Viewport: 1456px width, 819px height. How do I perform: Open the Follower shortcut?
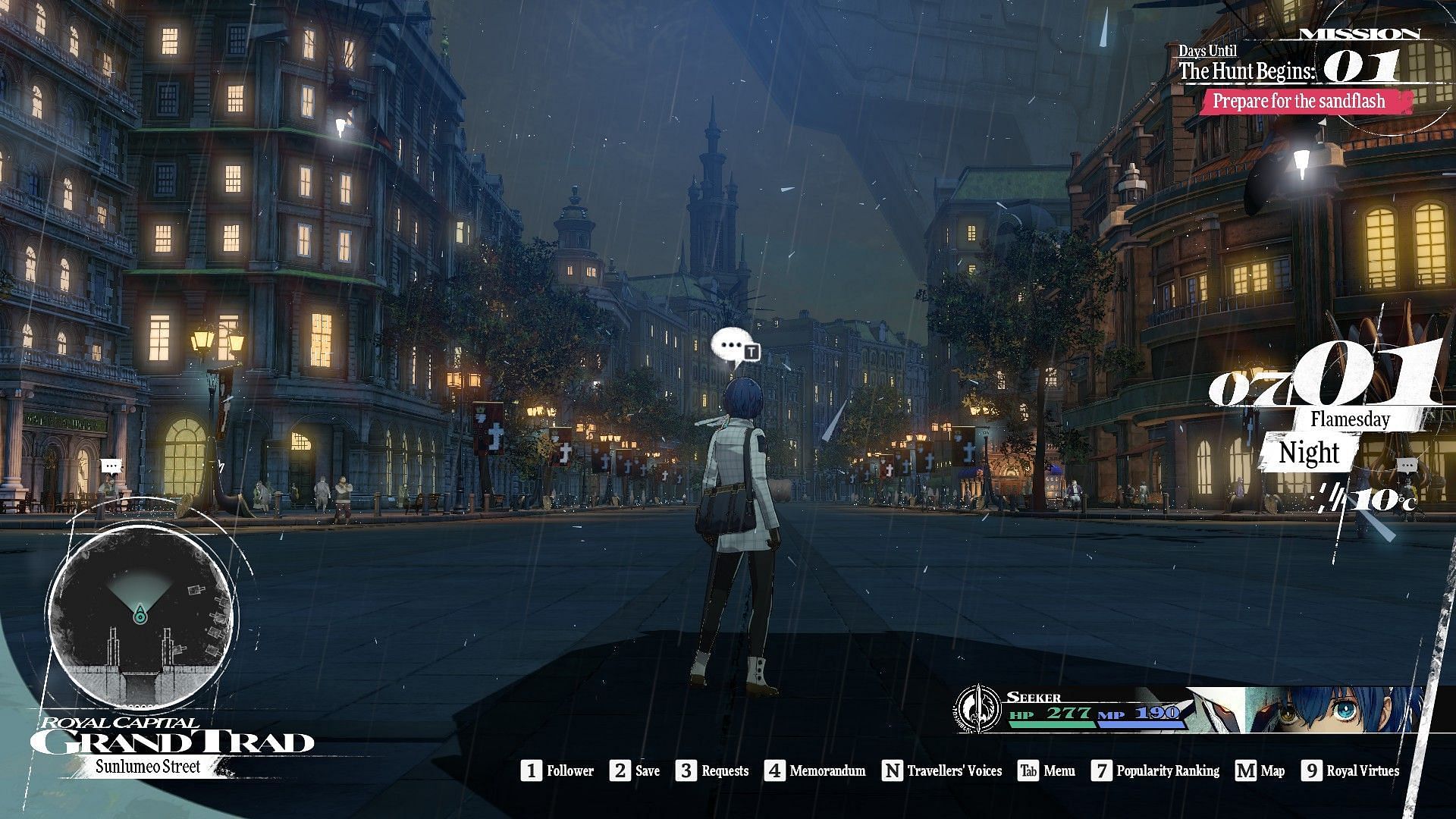557,771
